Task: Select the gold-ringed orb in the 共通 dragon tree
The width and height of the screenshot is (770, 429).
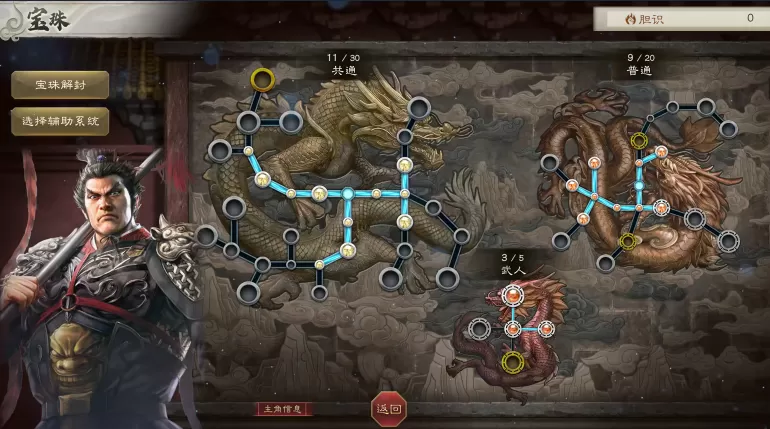Action: [263, 78]
